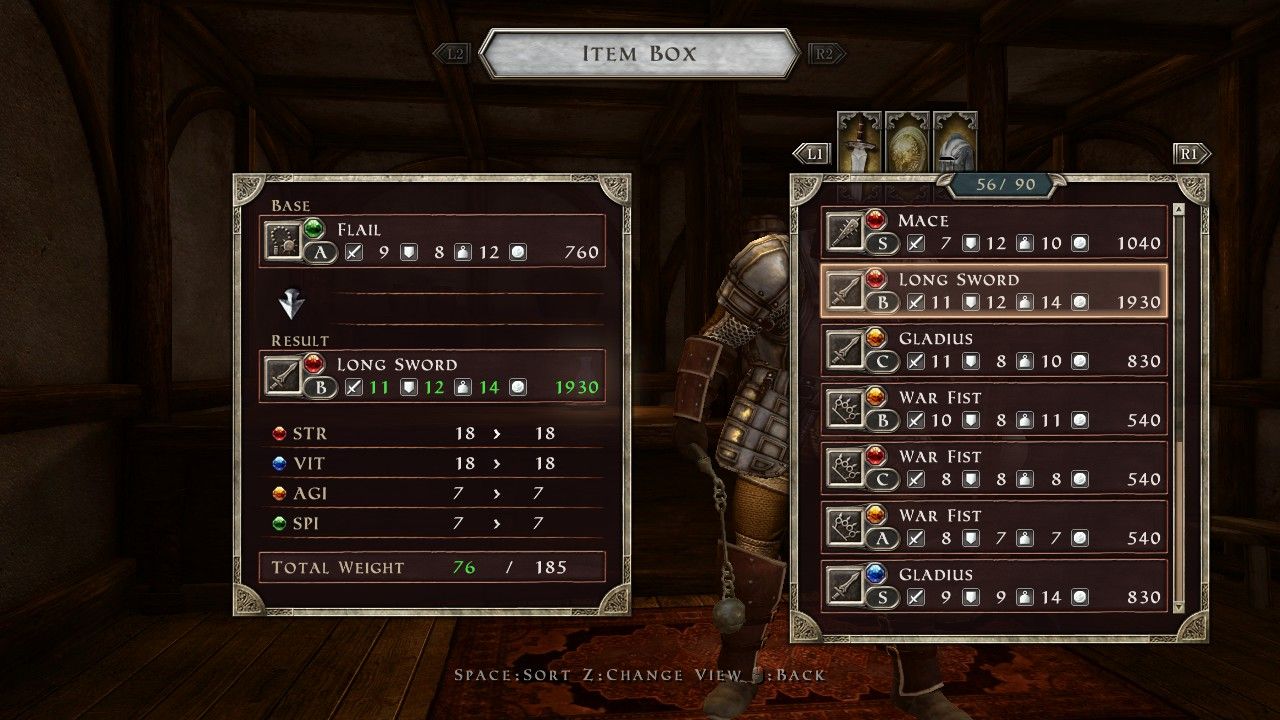This screenshot has height=720, width=1280.
Task: Select the Result Long Sword preview row
Action: (x=433, y=376)
